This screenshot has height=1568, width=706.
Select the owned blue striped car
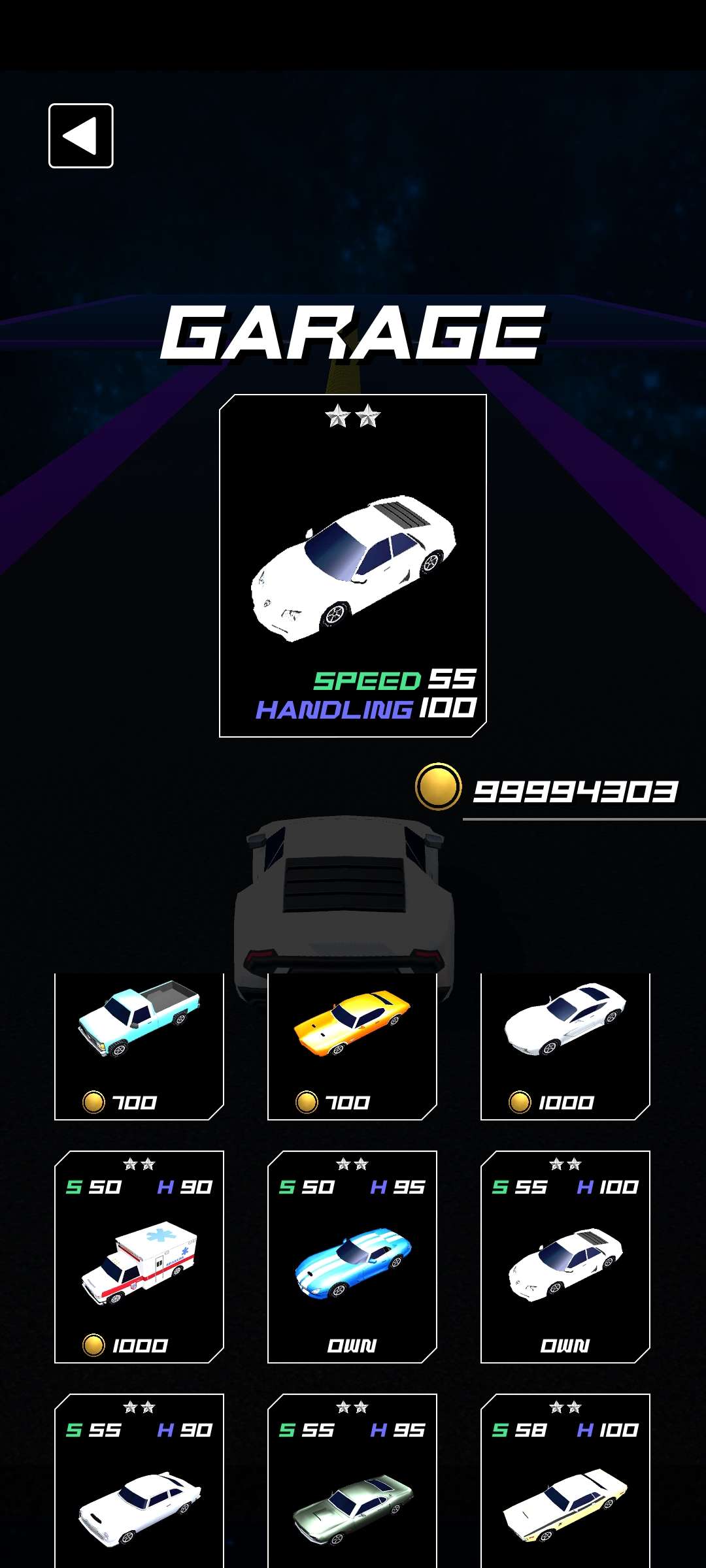coord(352,1258)
